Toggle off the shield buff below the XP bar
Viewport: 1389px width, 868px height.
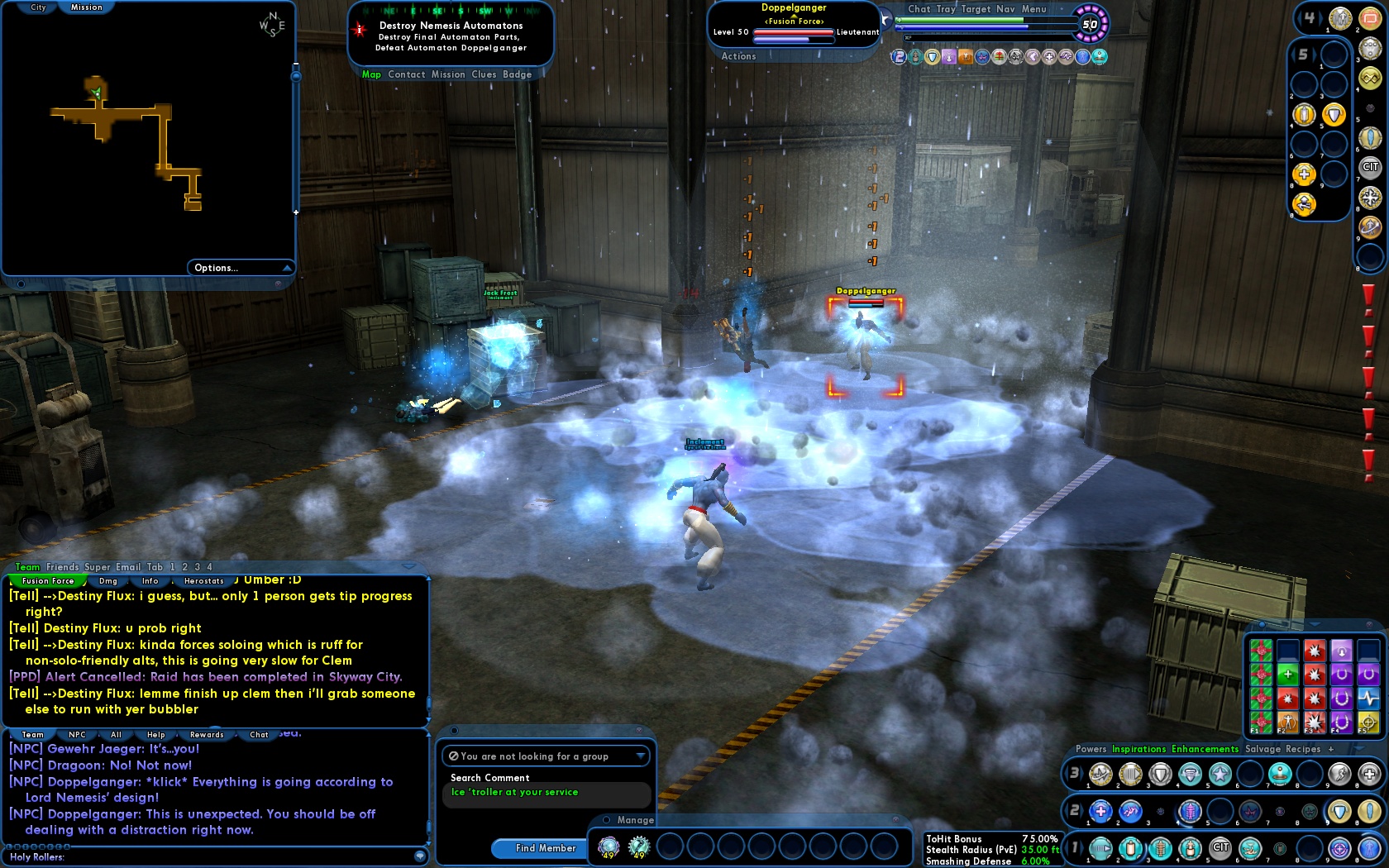coord(932,58)
